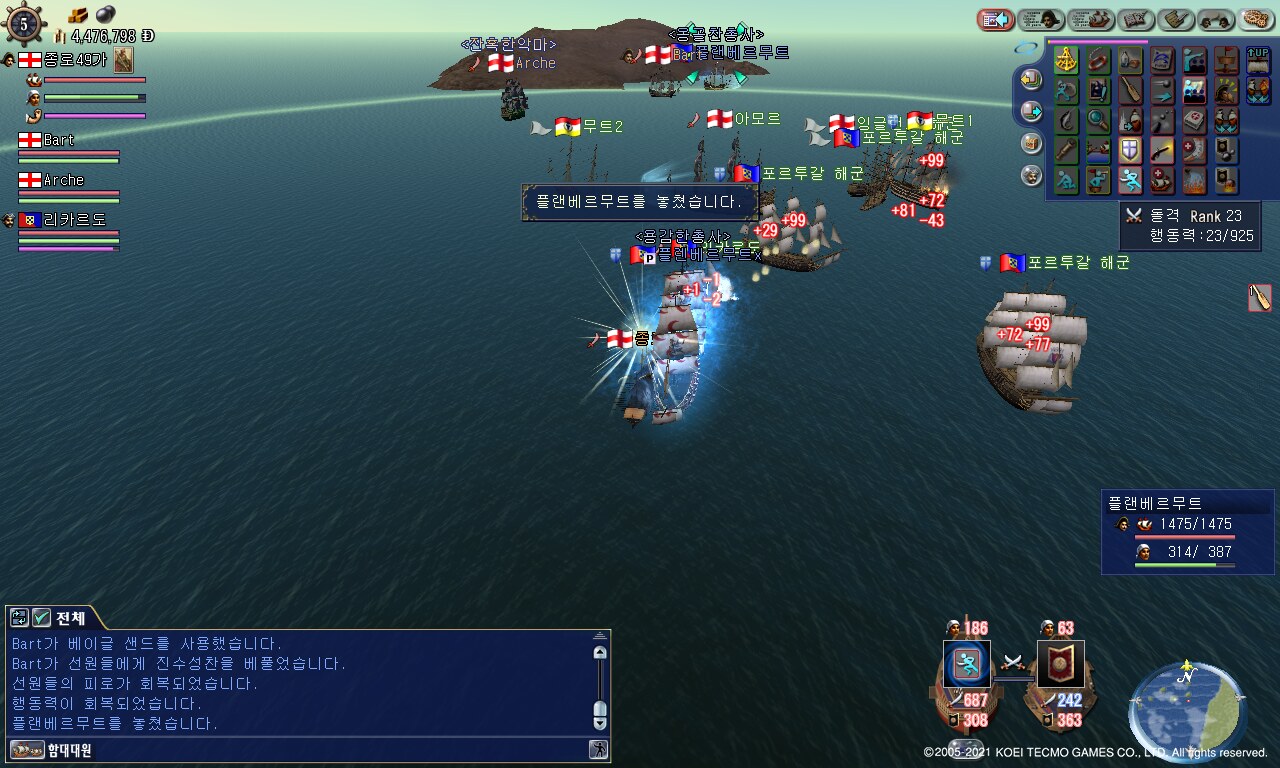Activate the magnifying glass search skill
Image resolution: width=1280 pixels, height=768 pixels.
(1098, 120)
